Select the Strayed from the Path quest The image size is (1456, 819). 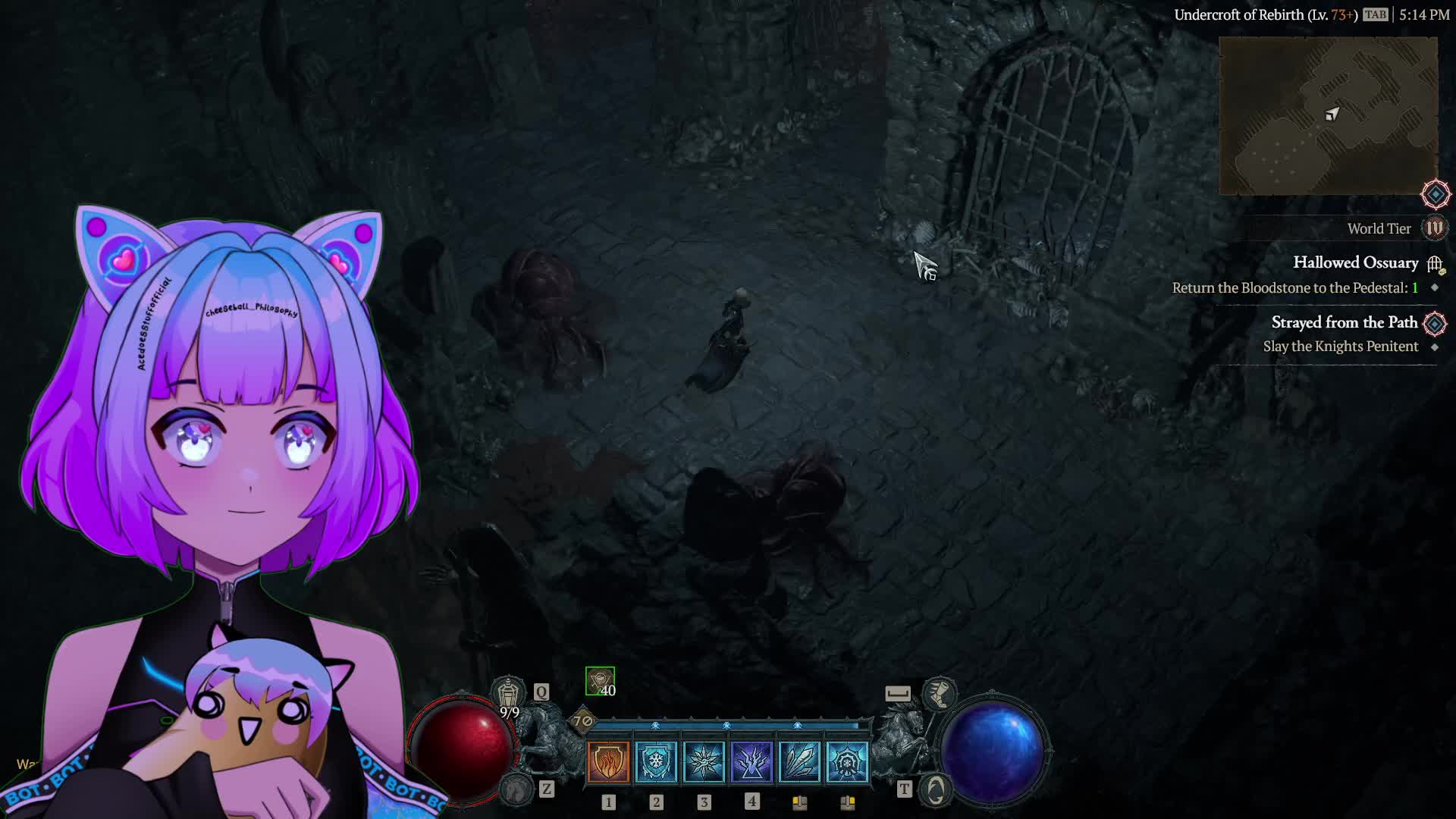(1344, 323)
